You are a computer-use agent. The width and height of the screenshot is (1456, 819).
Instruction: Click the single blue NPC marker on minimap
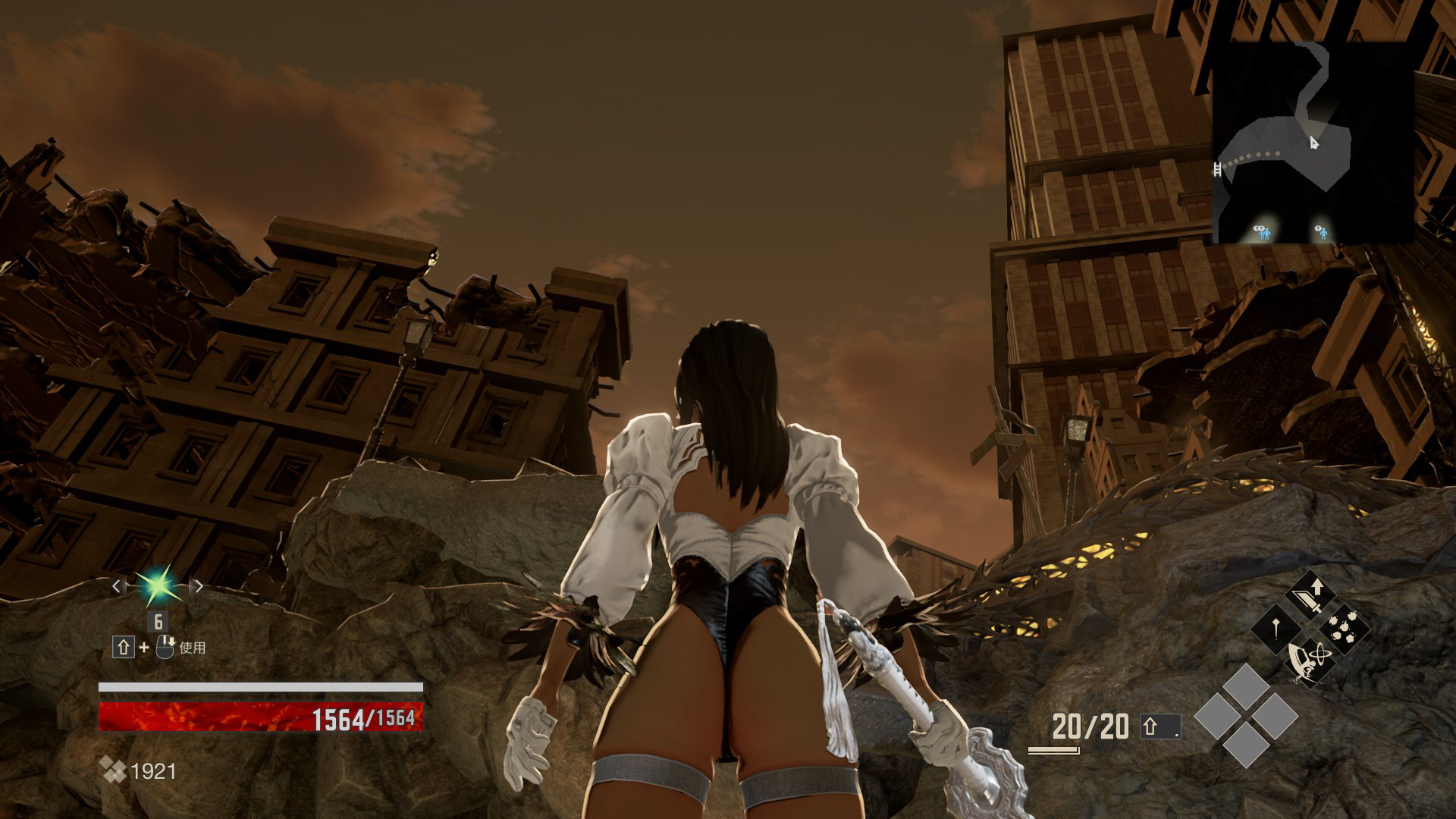tap(1322, 231)
